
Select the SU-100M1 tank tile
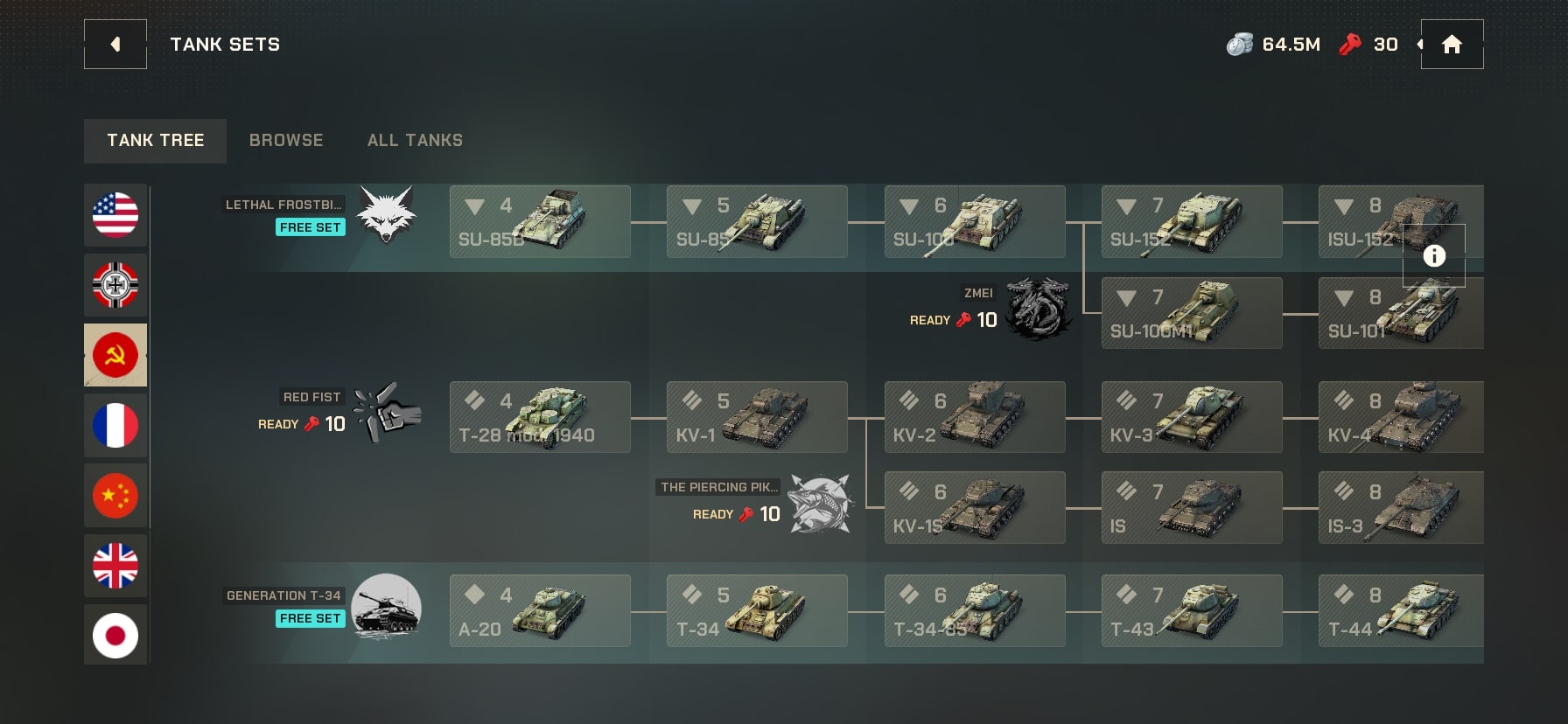[1191, 313]
